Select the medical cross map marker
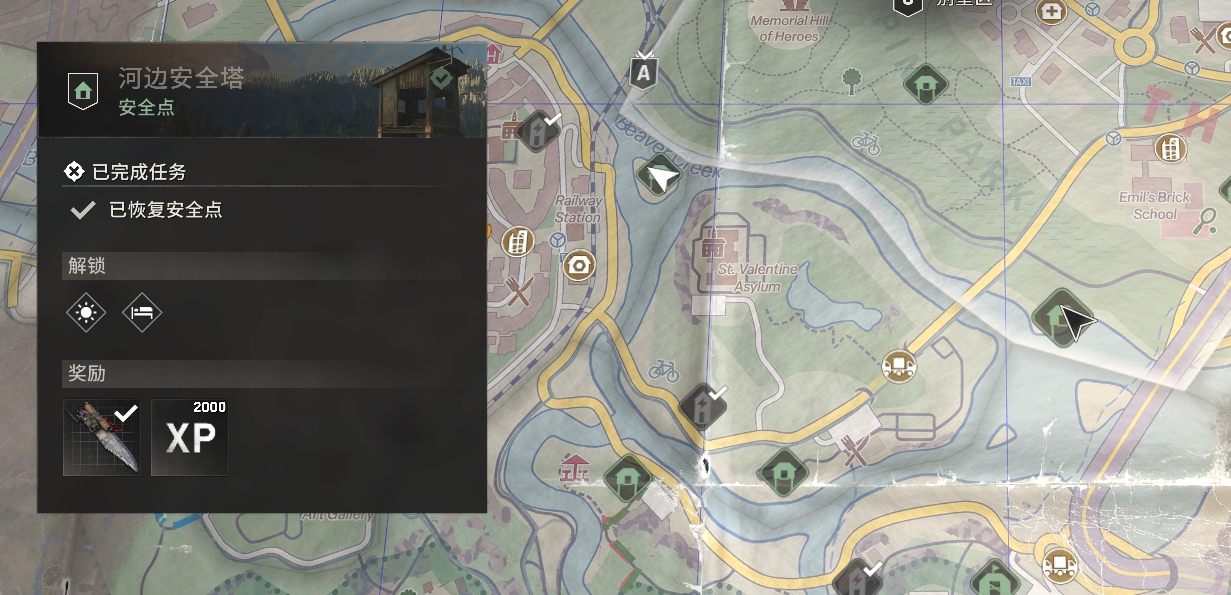 click(x=1051, y=12)
